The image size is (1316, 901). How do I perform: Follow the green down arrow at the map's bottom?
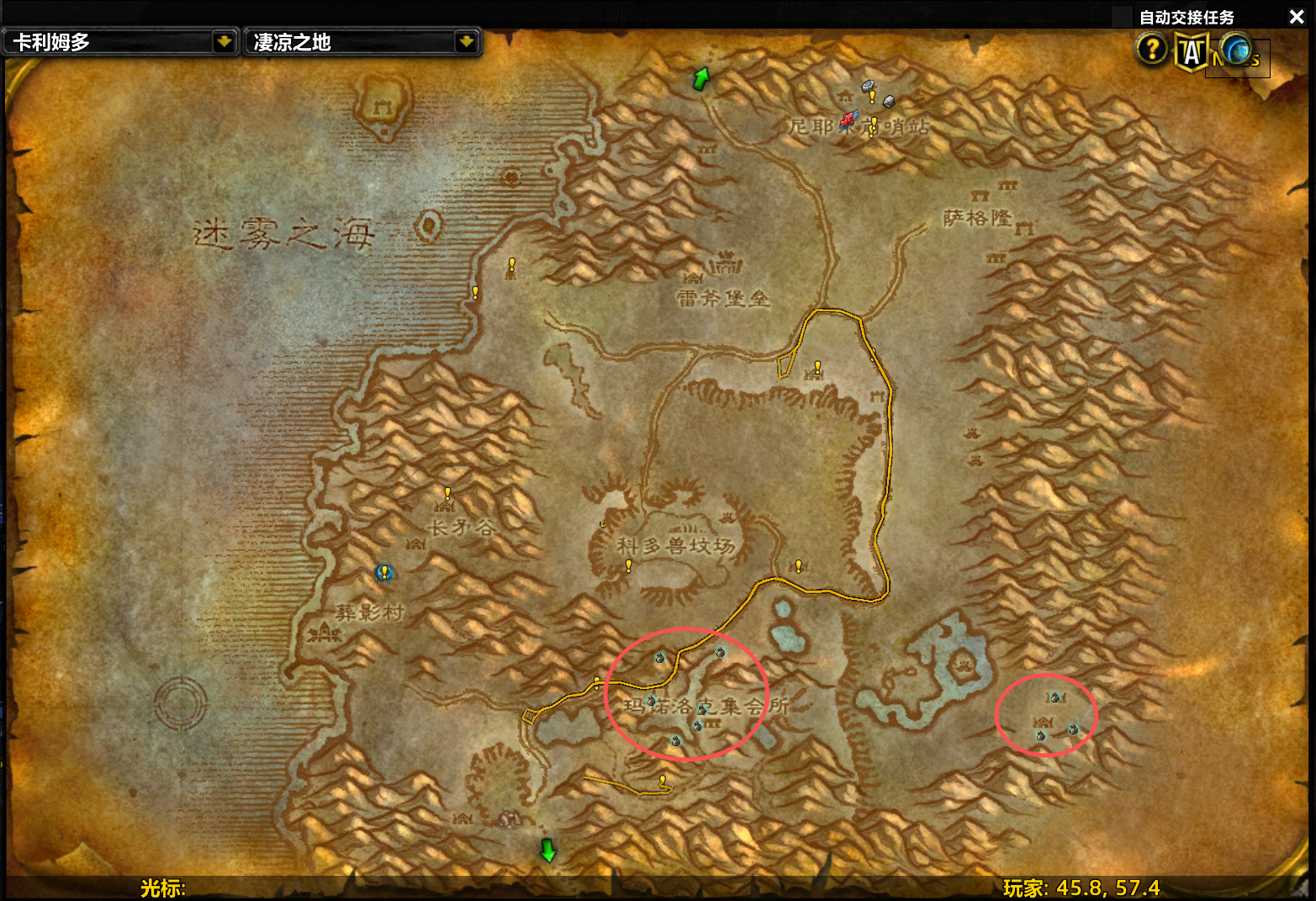(547, 850)
